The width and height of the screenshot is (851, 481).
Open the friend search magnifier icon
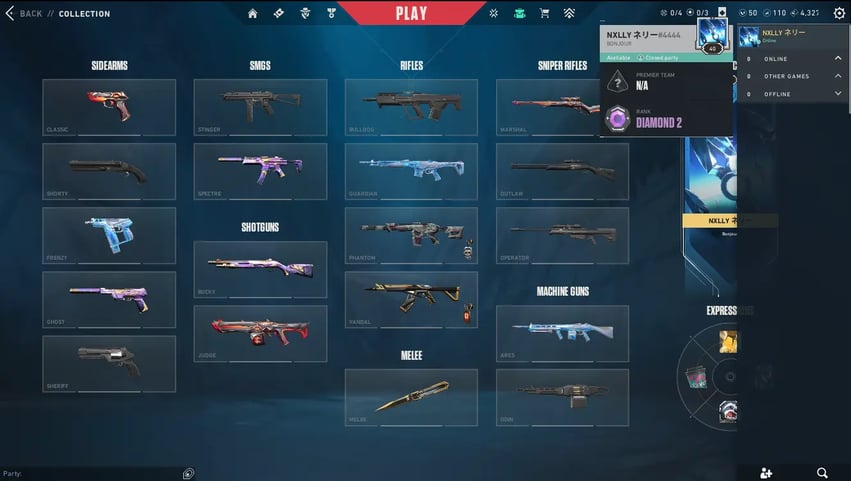[822, 472]
